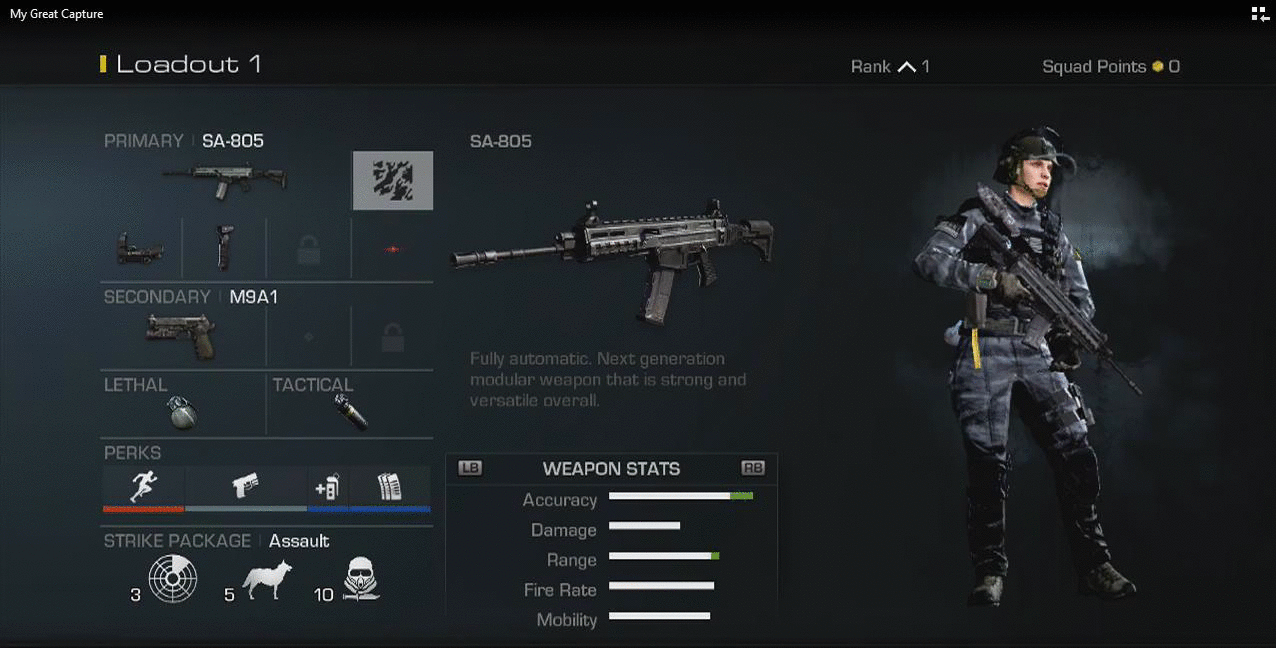1276x648 pixels.
Task: Open the lethal frag grenade slot
Action: (183, 412)
